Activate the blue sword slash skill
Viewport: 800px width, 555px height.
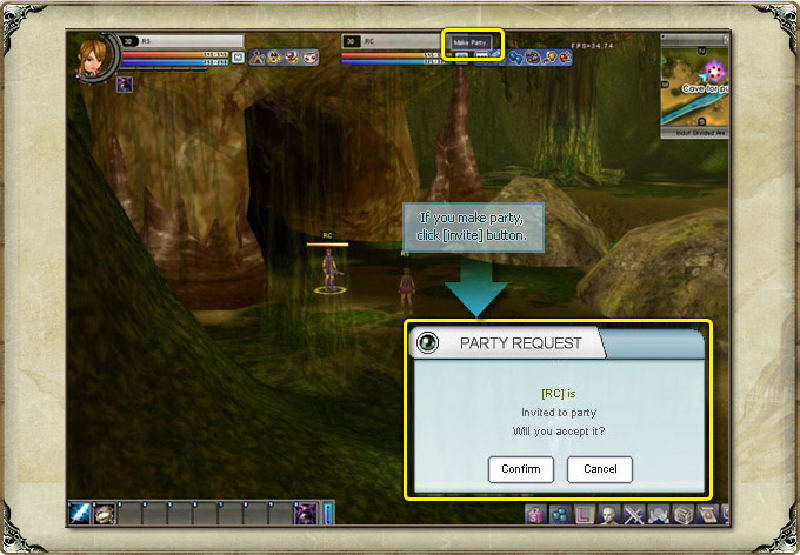(80, 513)
